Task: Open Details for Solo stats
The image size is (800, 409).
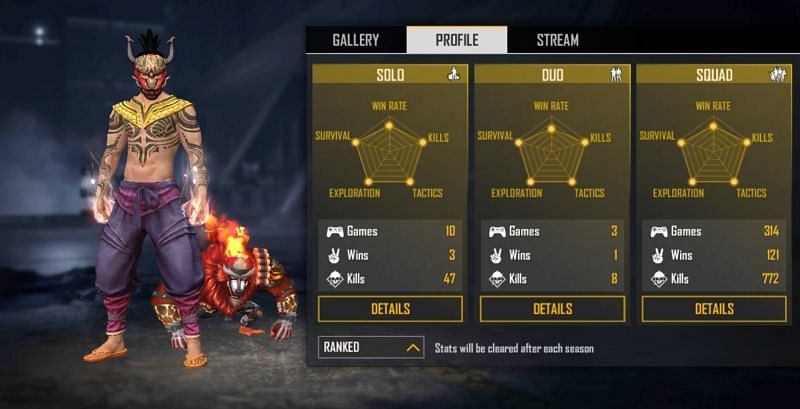Action: 390,309
